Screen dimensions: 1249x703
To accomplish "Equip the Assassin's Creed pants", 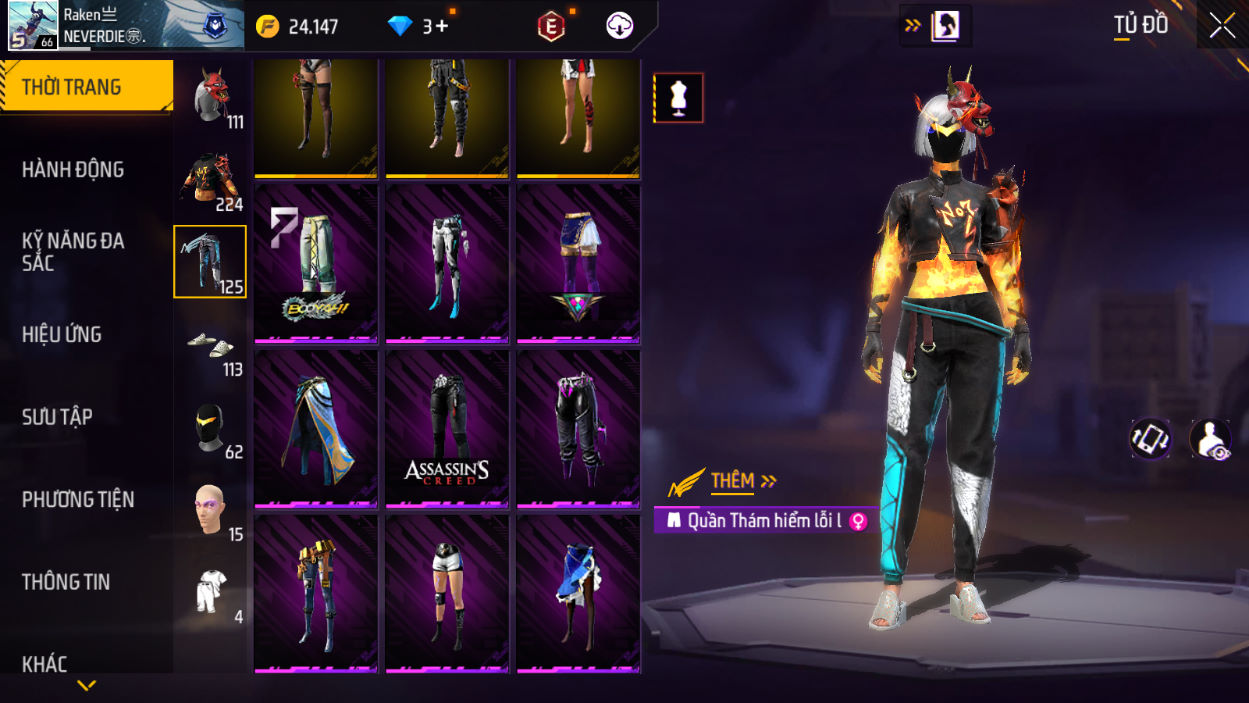I will point(447,428).
